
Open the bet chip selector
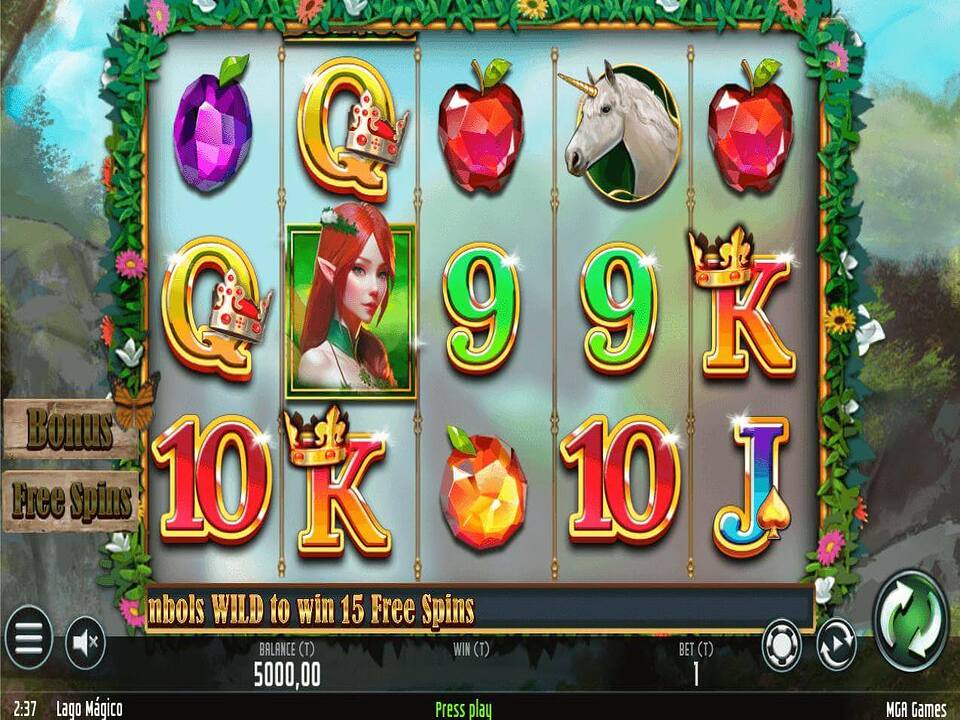pyautogui.click(x=782, y=645)
